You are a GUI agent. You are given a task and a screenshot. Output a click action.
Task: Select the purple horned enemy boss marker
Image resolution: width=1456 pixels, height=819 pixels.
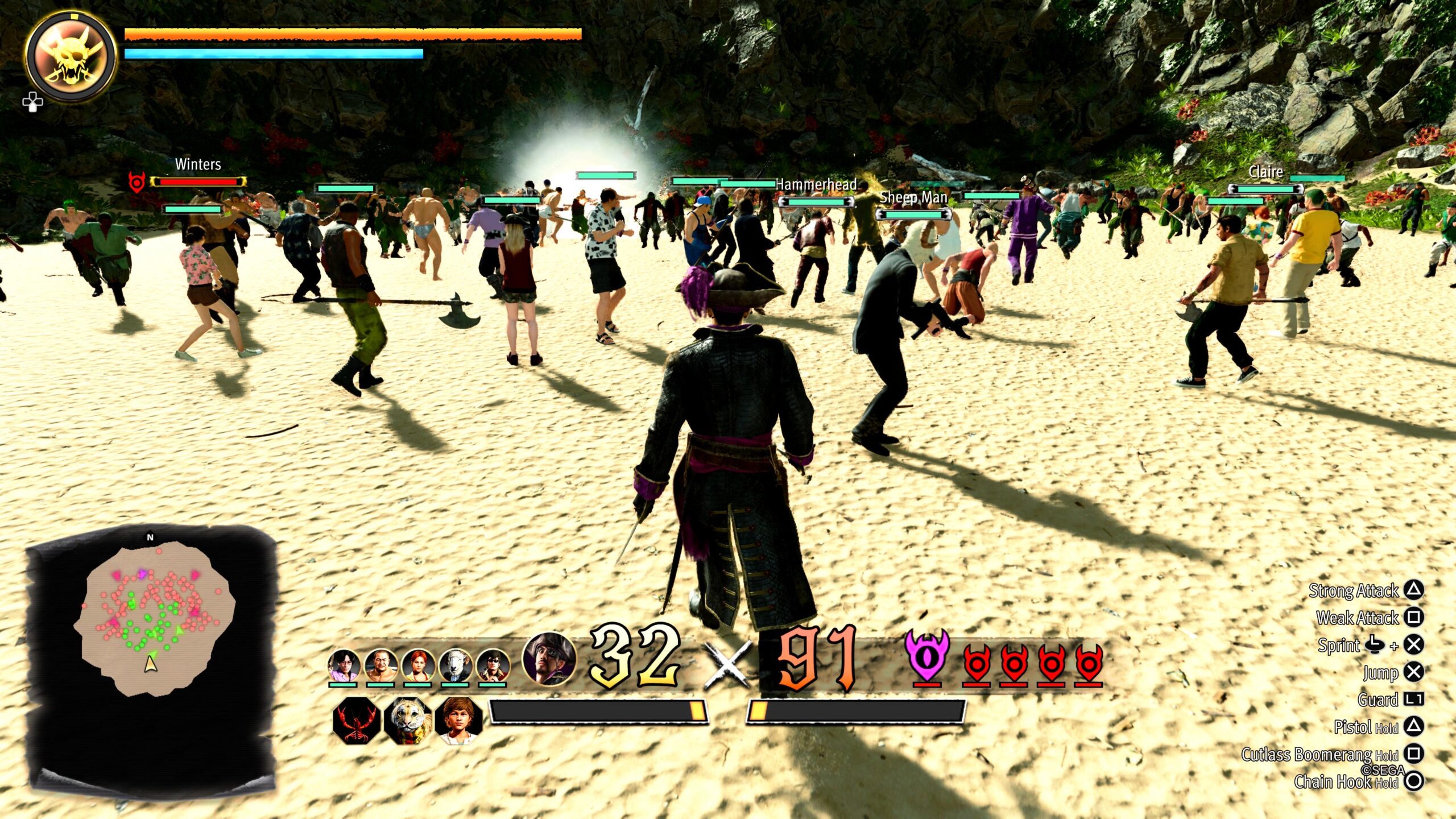(927, 656)
